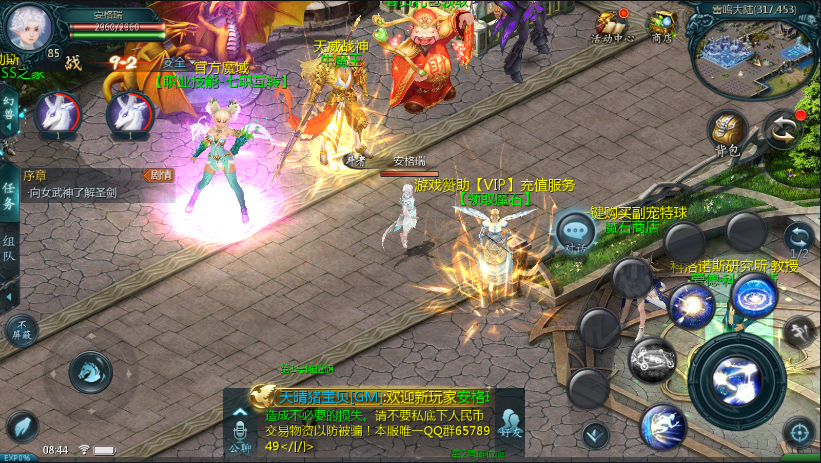
Task: Toggle the 不屏蔽 player-hiding button
Action: tap(21, 329)
